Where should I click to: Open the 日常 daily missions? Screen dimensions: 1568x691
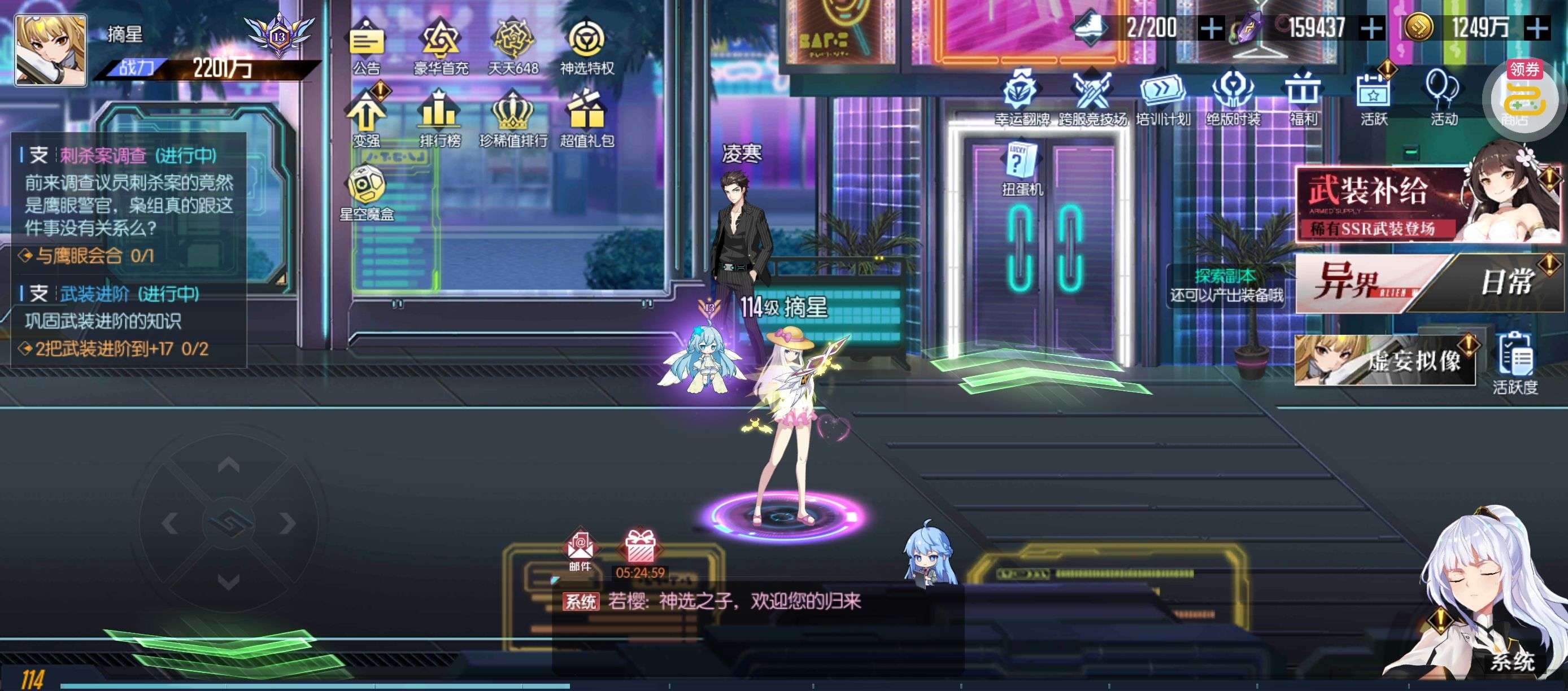[x=1505, y=283]
